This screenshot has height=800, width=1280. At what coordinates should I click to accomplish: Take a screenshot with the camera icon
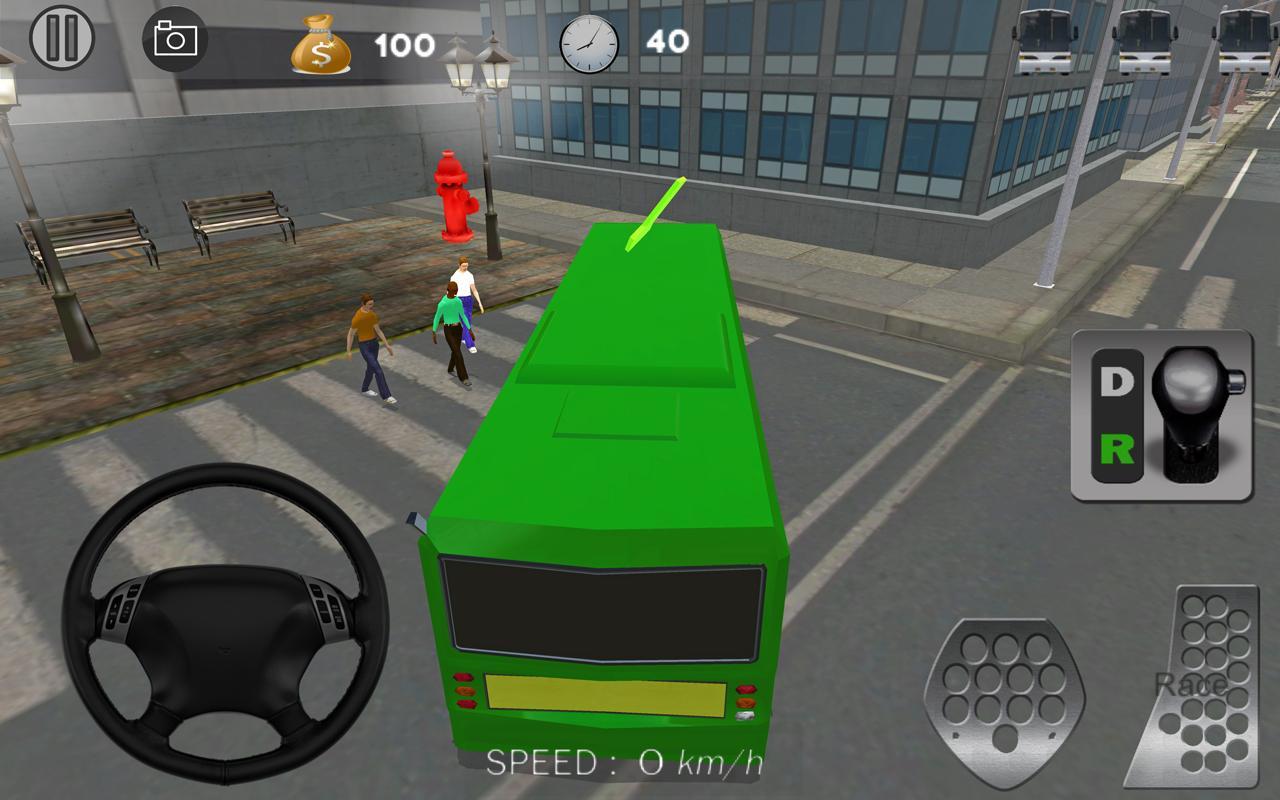point(175,40)
